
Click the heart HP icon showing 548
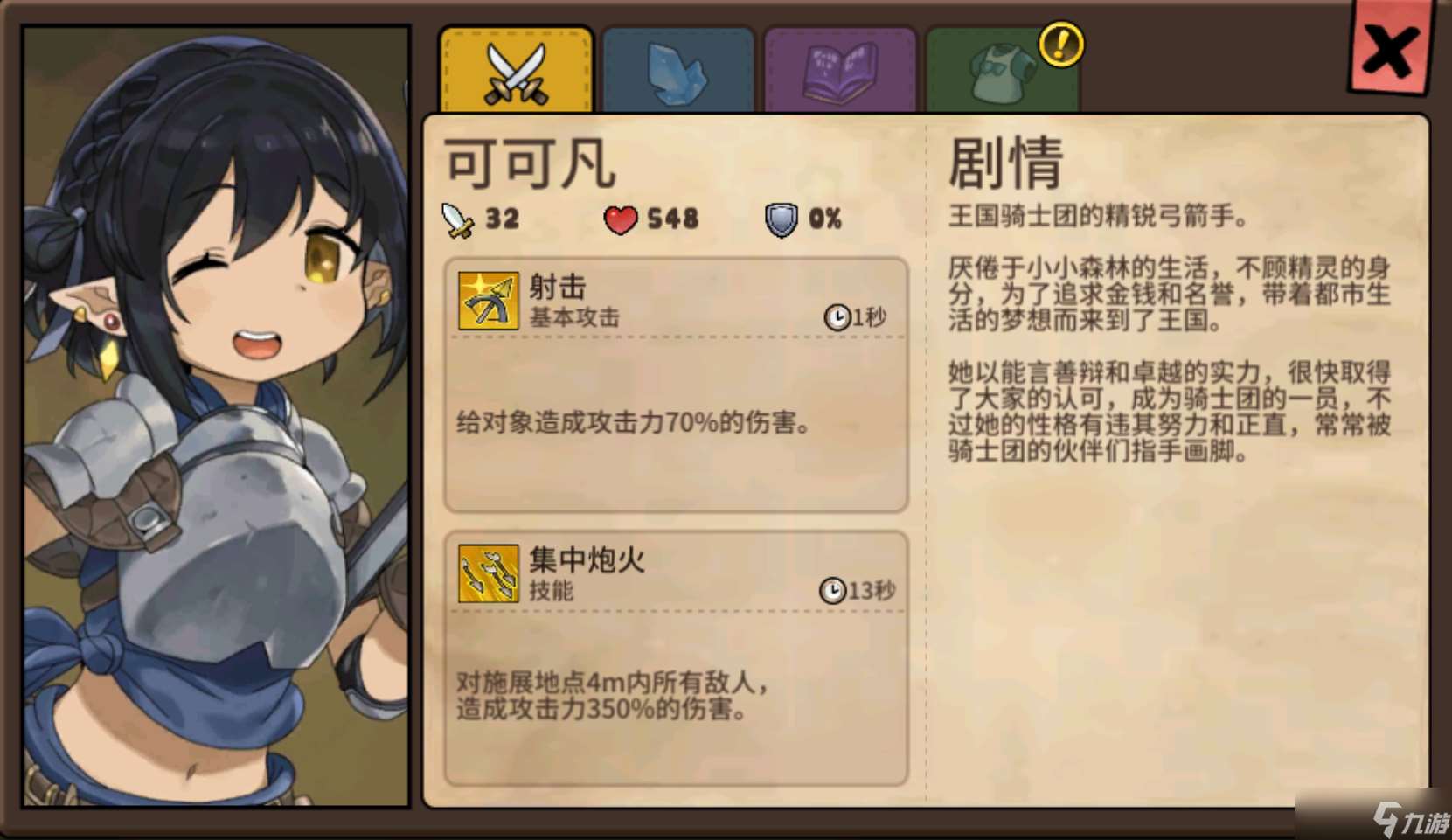pyautogui.click(x=622, y=219)
